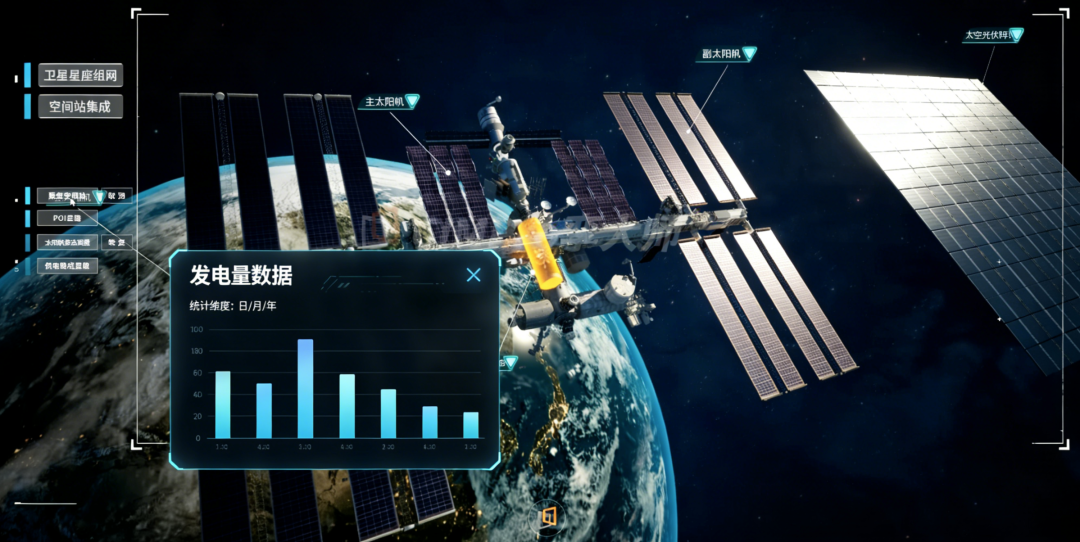1080x542 pixels.
Task: Close the 发电量数据 chart panel
Action: [x=474, y=275]
